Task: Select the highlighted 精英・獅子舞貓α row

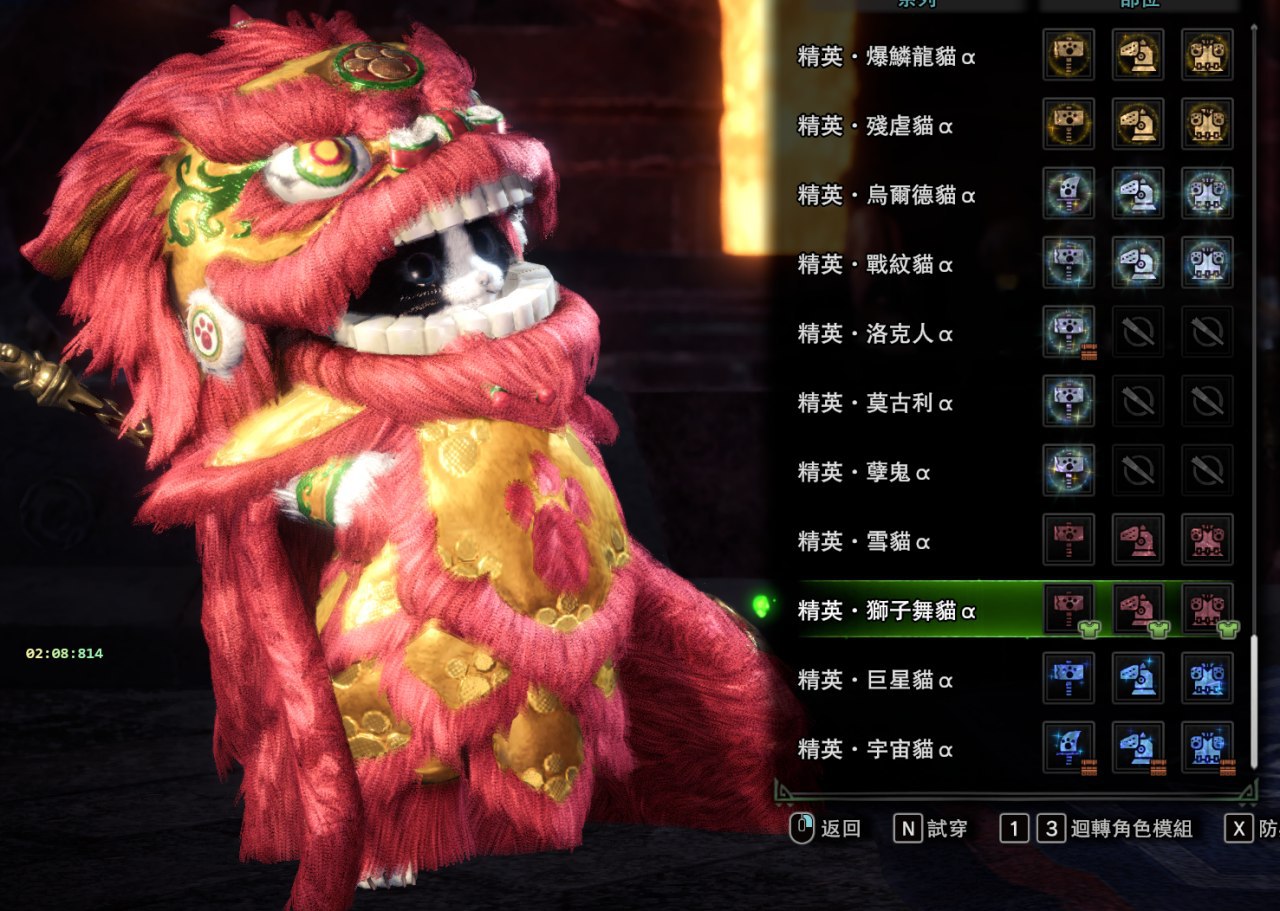Action: (886, 610)
